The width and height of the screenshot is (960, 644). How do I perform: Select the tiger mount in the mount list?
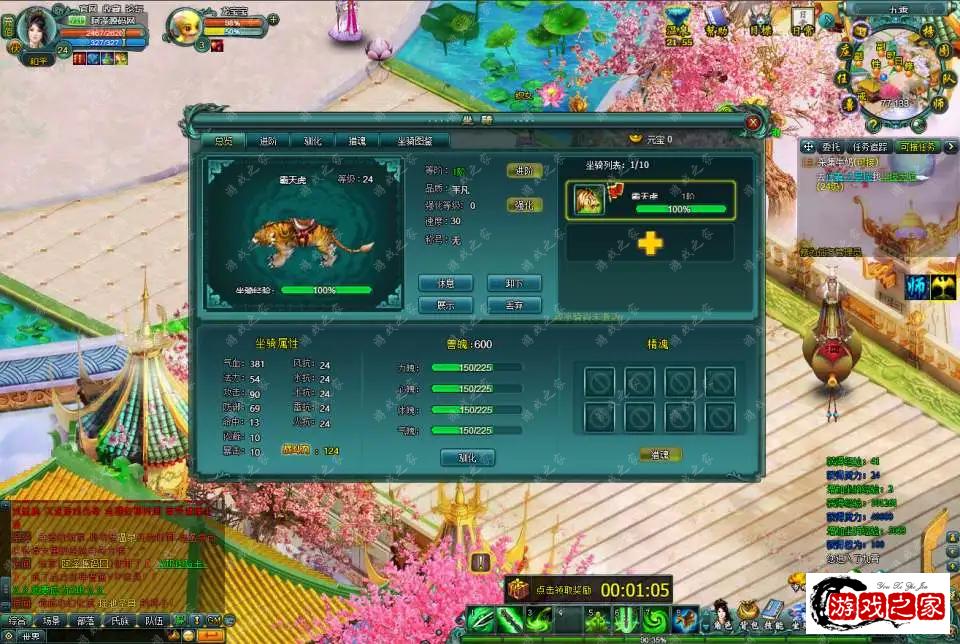(x=650, y=200)
